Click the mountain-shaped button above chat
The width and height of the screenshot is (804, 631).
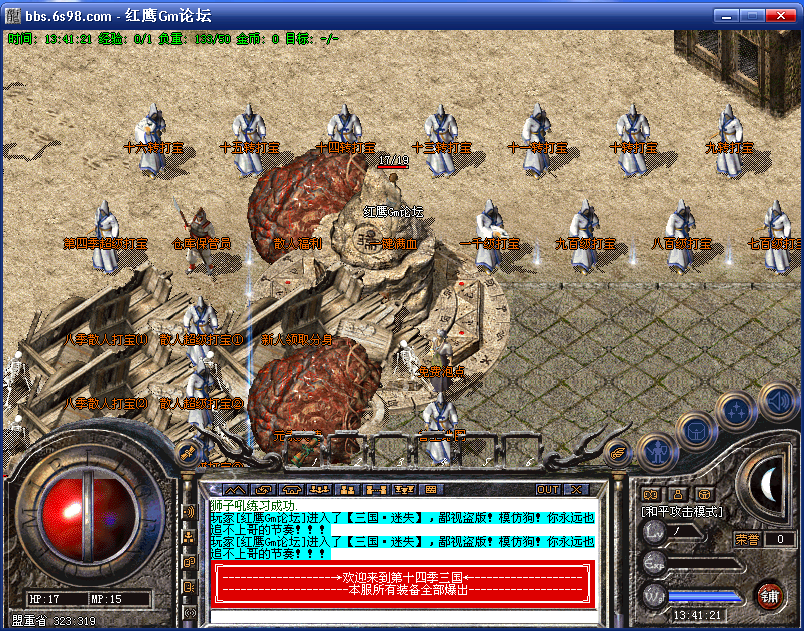click(x=234, y=489)
